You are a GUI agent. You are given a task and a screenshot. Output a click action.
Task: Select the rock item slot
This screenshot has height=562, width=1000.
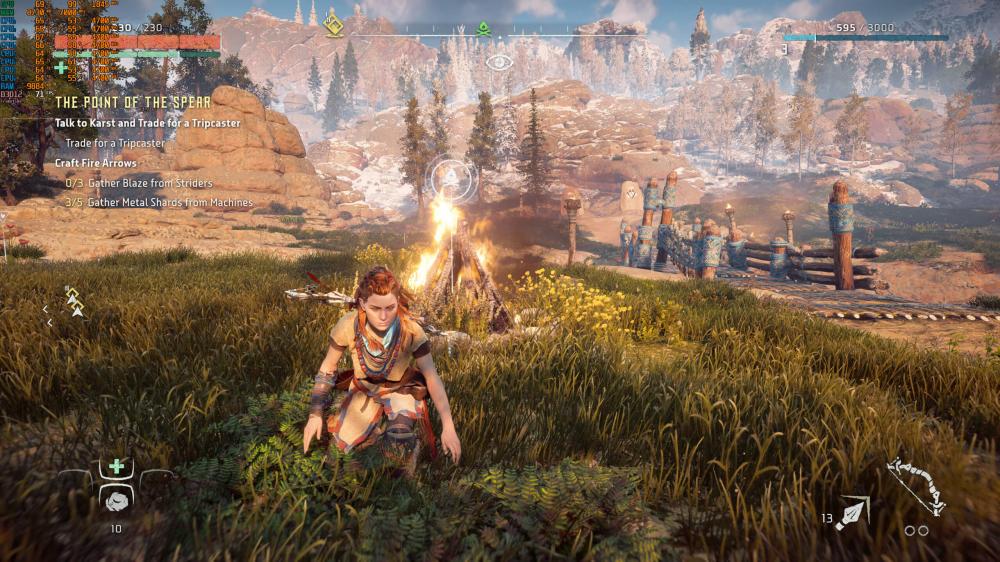click(x=117, y=500)
